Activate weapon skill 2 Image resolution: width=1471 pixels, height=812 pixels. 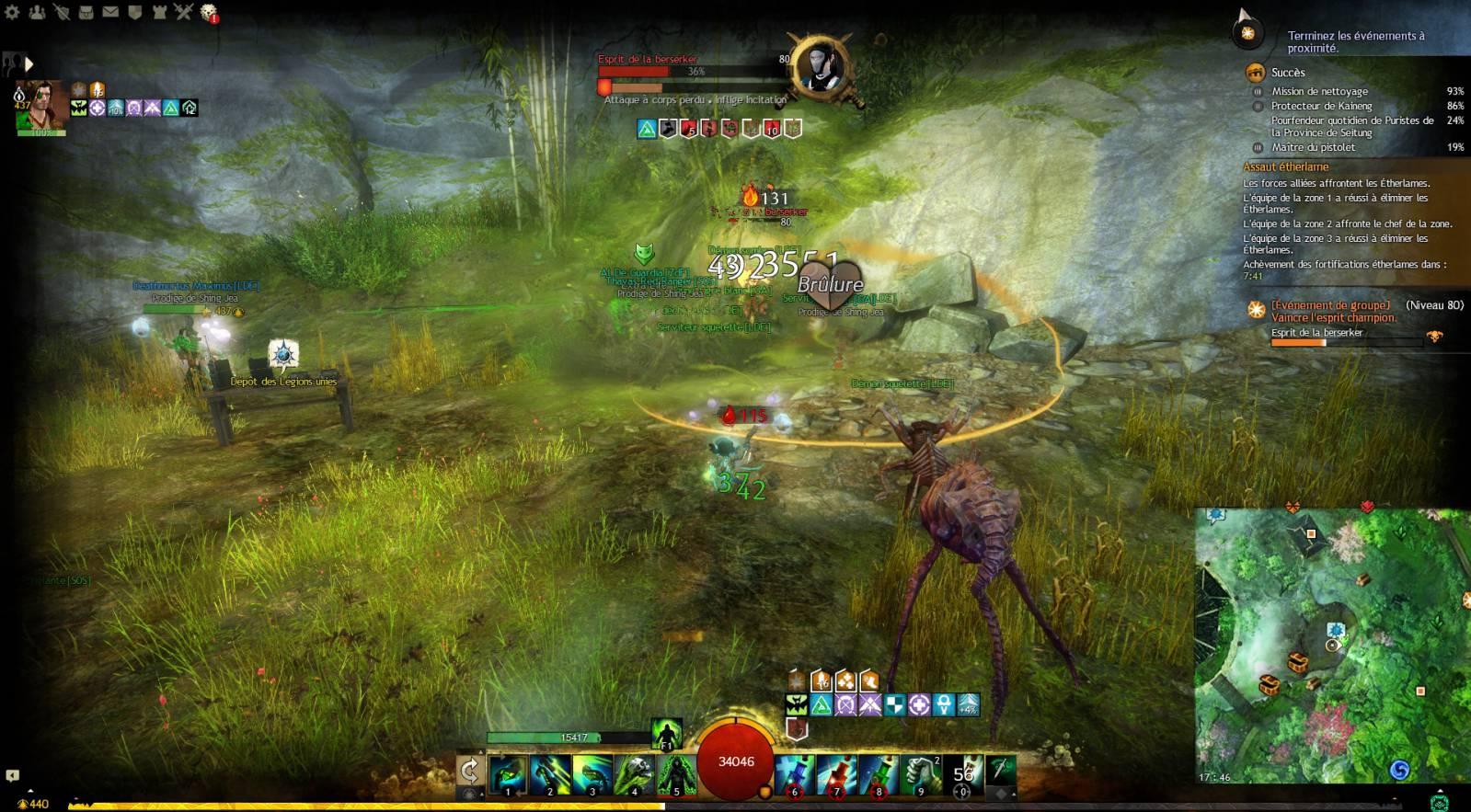(549, 773)
